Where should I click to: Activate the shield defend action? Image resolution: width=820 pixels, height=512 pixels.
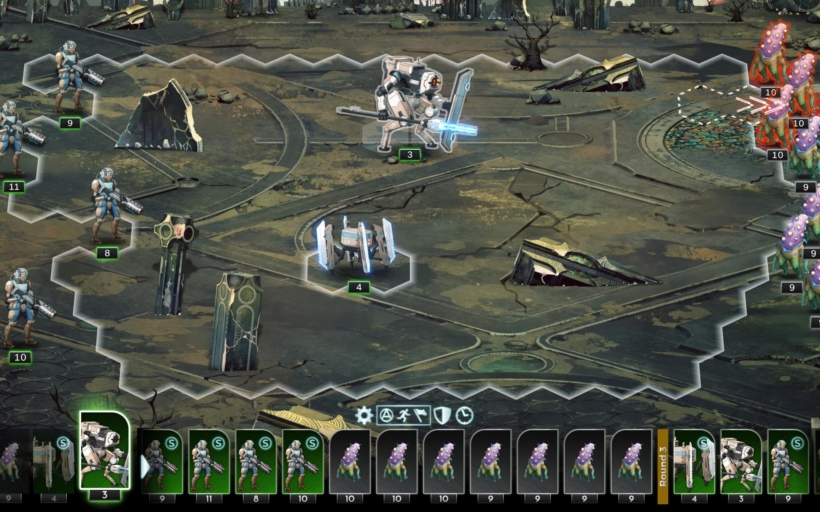click(x=442, y=415)
